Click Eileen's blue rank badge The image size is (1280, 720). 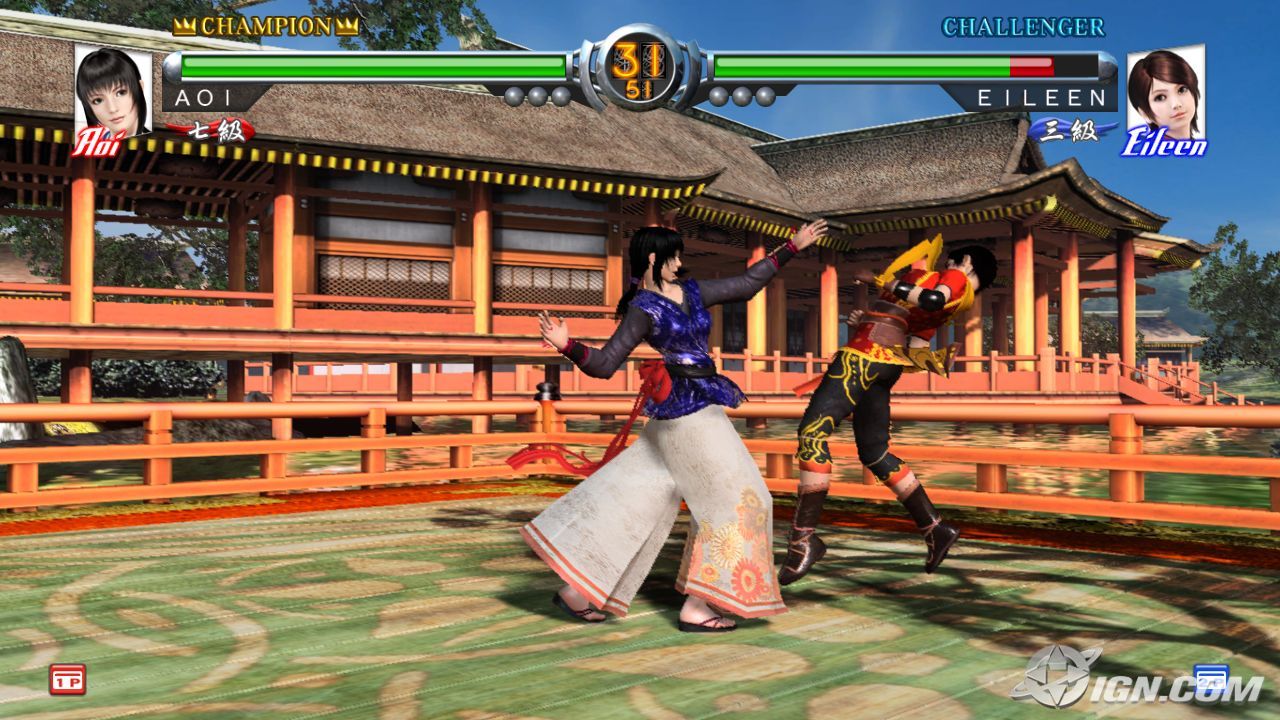click(1068, 130)
